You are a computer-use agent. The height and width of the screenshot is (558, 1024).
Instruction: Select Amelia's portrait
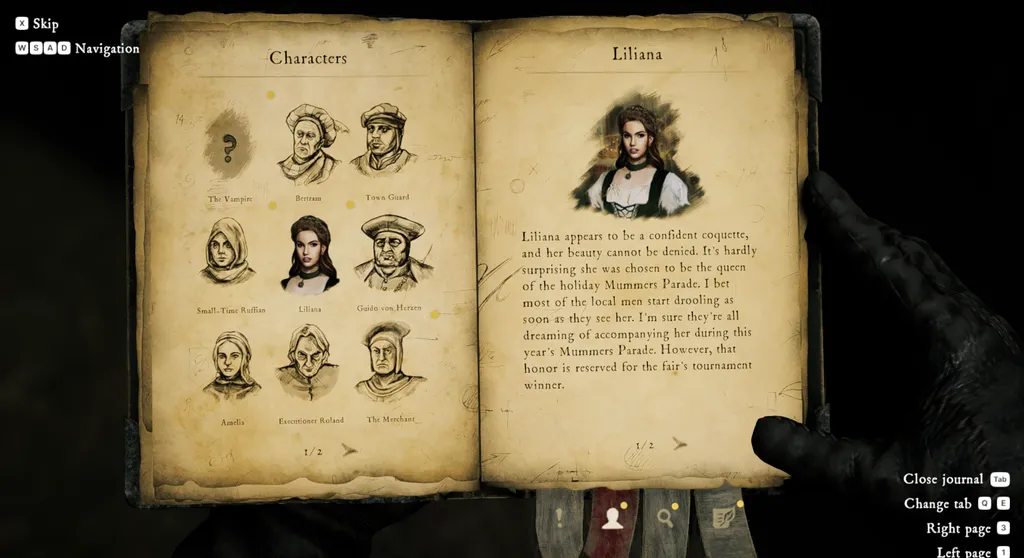pos(232,367)
